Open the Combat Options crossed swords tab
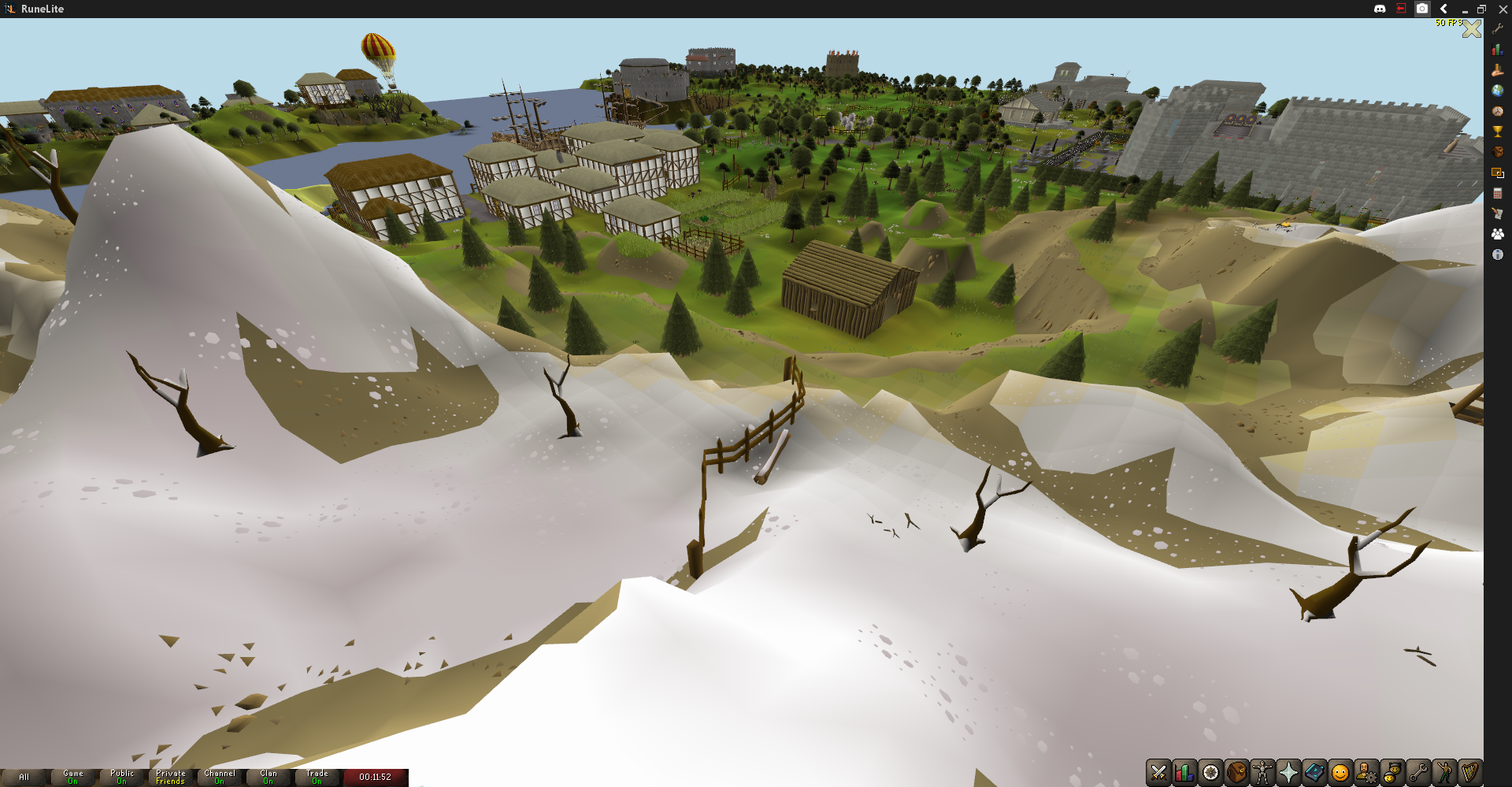Viewport: 1512px width, 787px height. click(x=1158, y=773)
